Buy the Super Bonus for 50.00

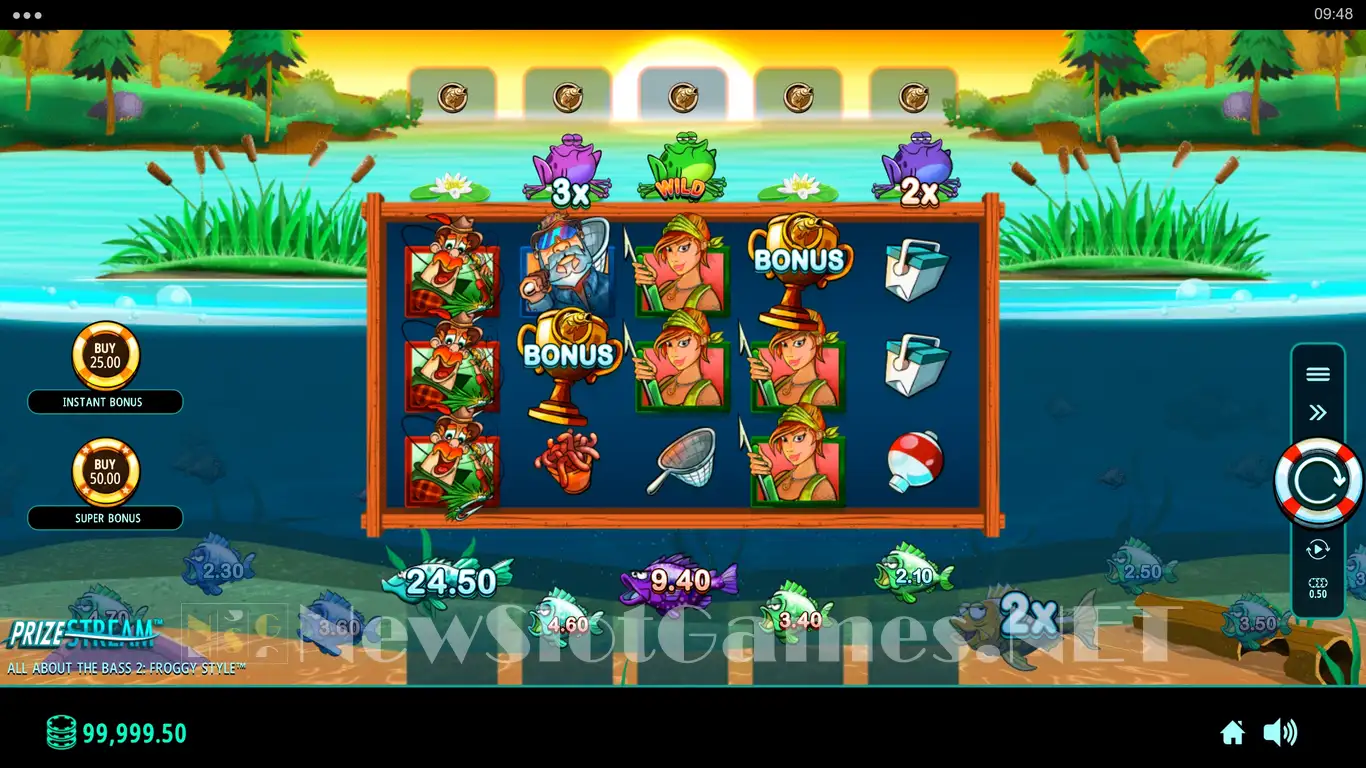coord(105,472)
